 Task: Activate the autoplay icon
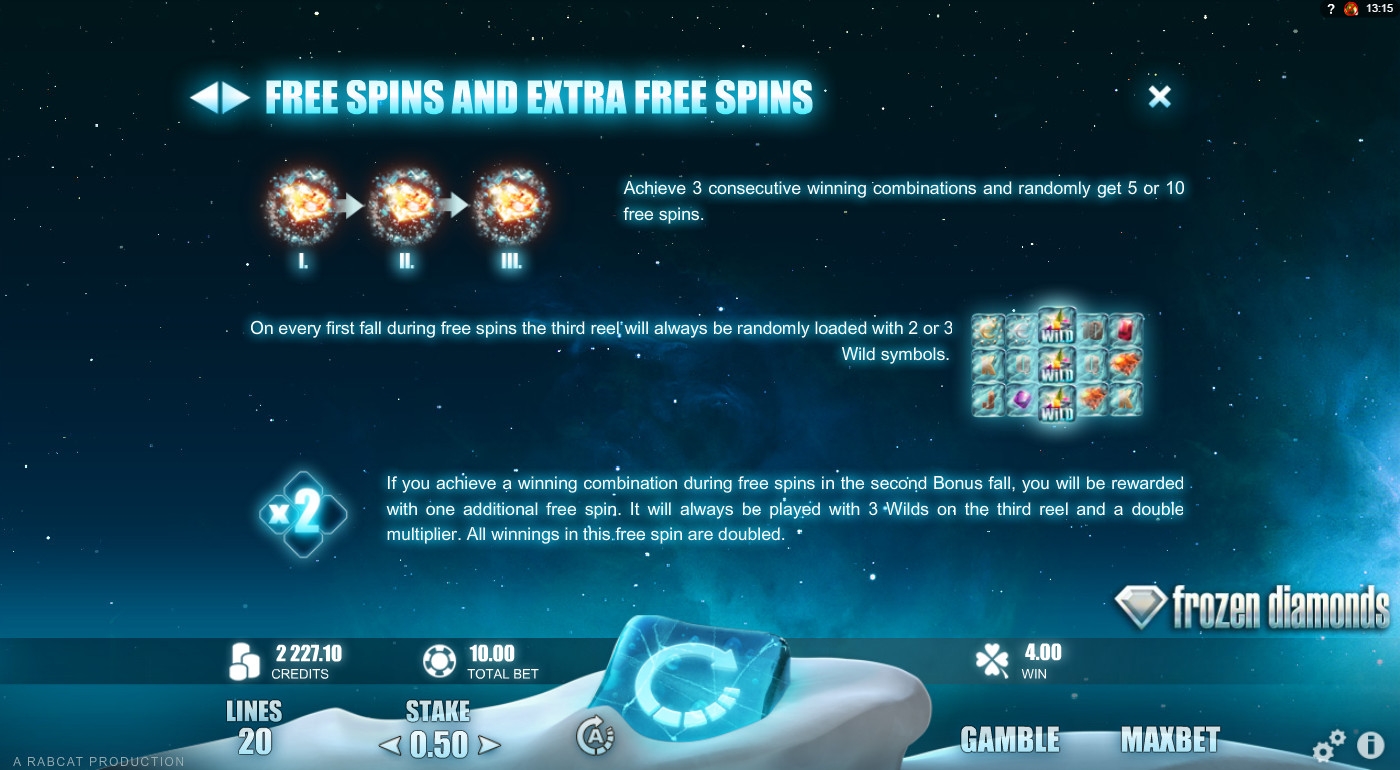click(595, 737)
